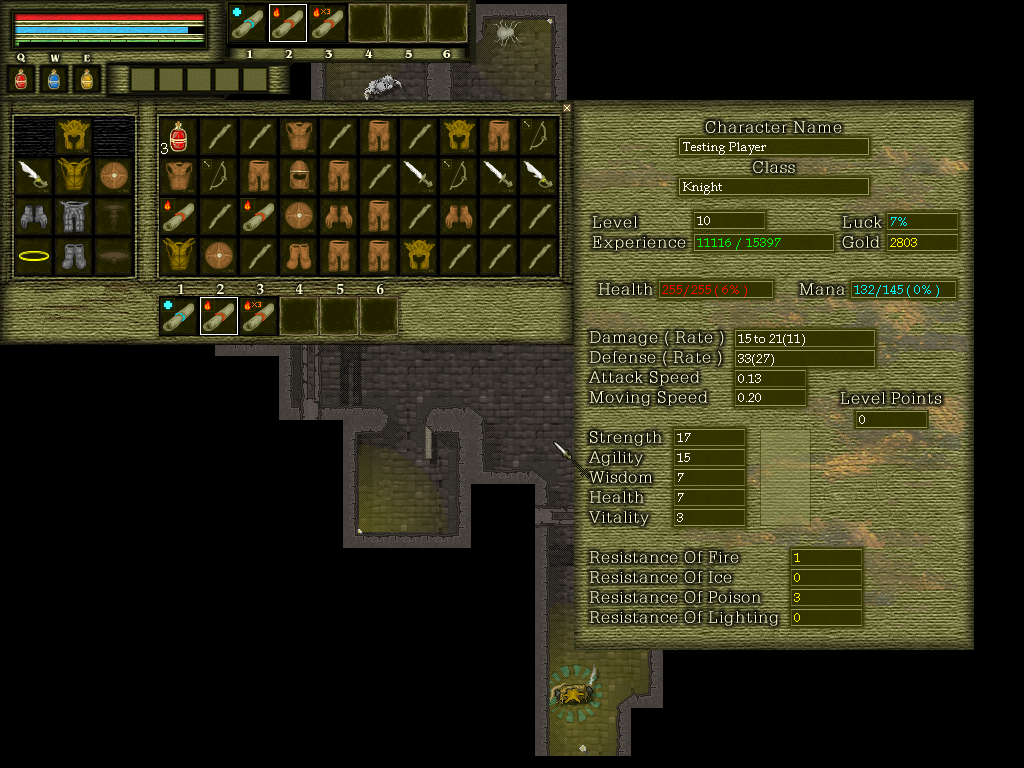Use the red health potion on Q
Image resolution: width=1024 pixels, height=768 pixels.
21,79
